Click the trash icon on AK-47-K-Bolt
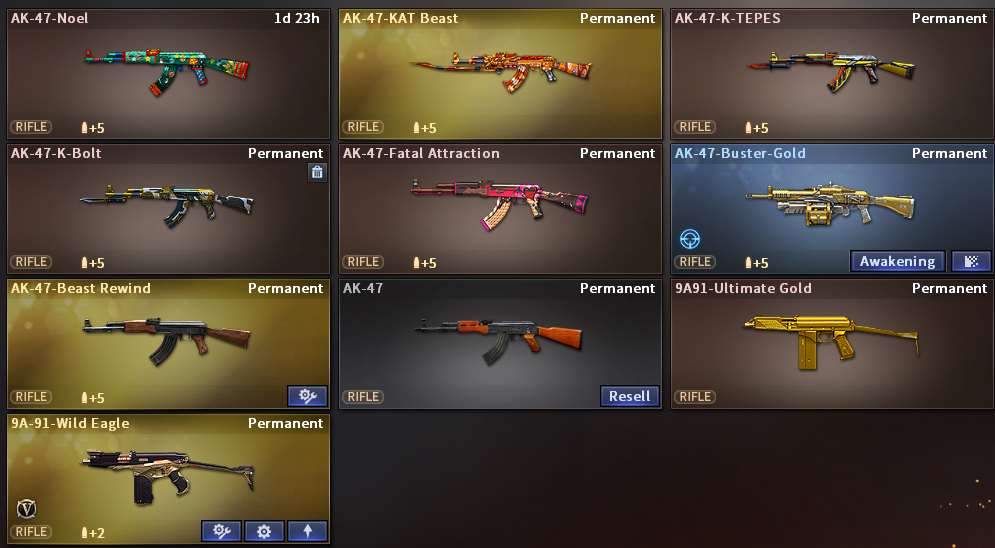Screen dimensions: 995x548 (x=317, y=172)
